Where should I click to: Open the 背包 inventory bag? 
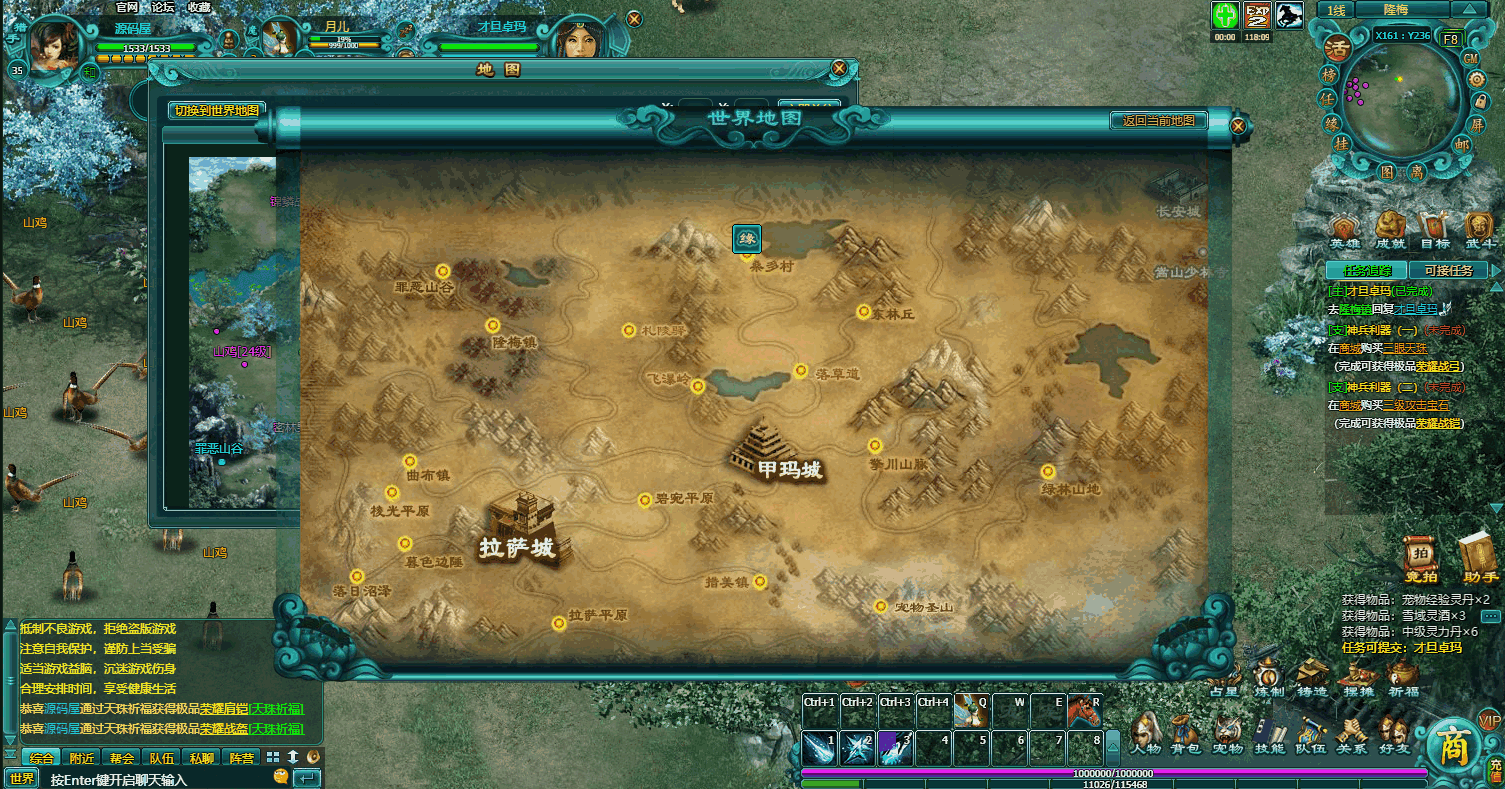coord(1185,733)
